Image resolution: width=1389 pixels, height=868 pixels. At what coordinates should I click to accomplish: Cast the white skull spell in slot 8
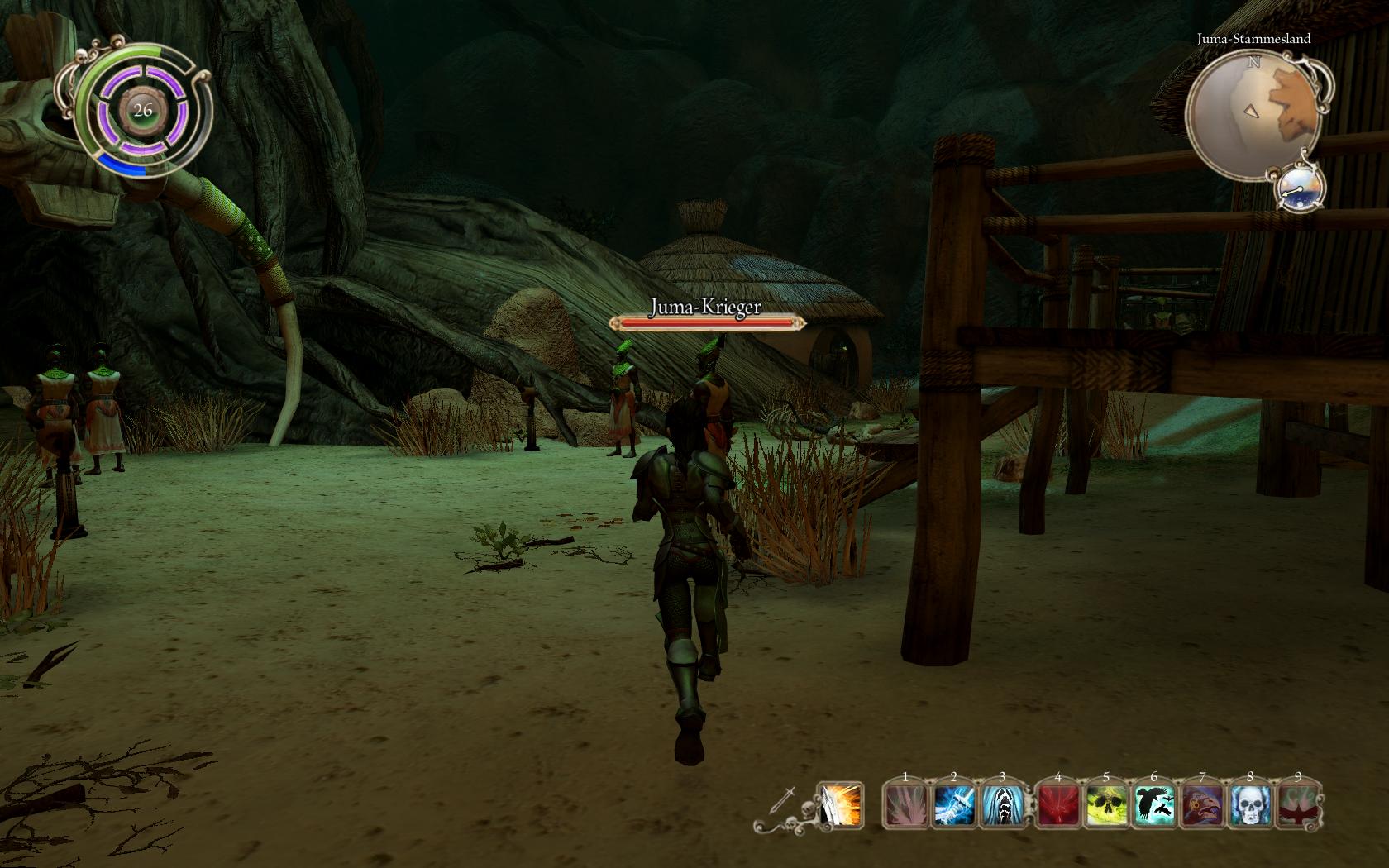coord(1251,806)
